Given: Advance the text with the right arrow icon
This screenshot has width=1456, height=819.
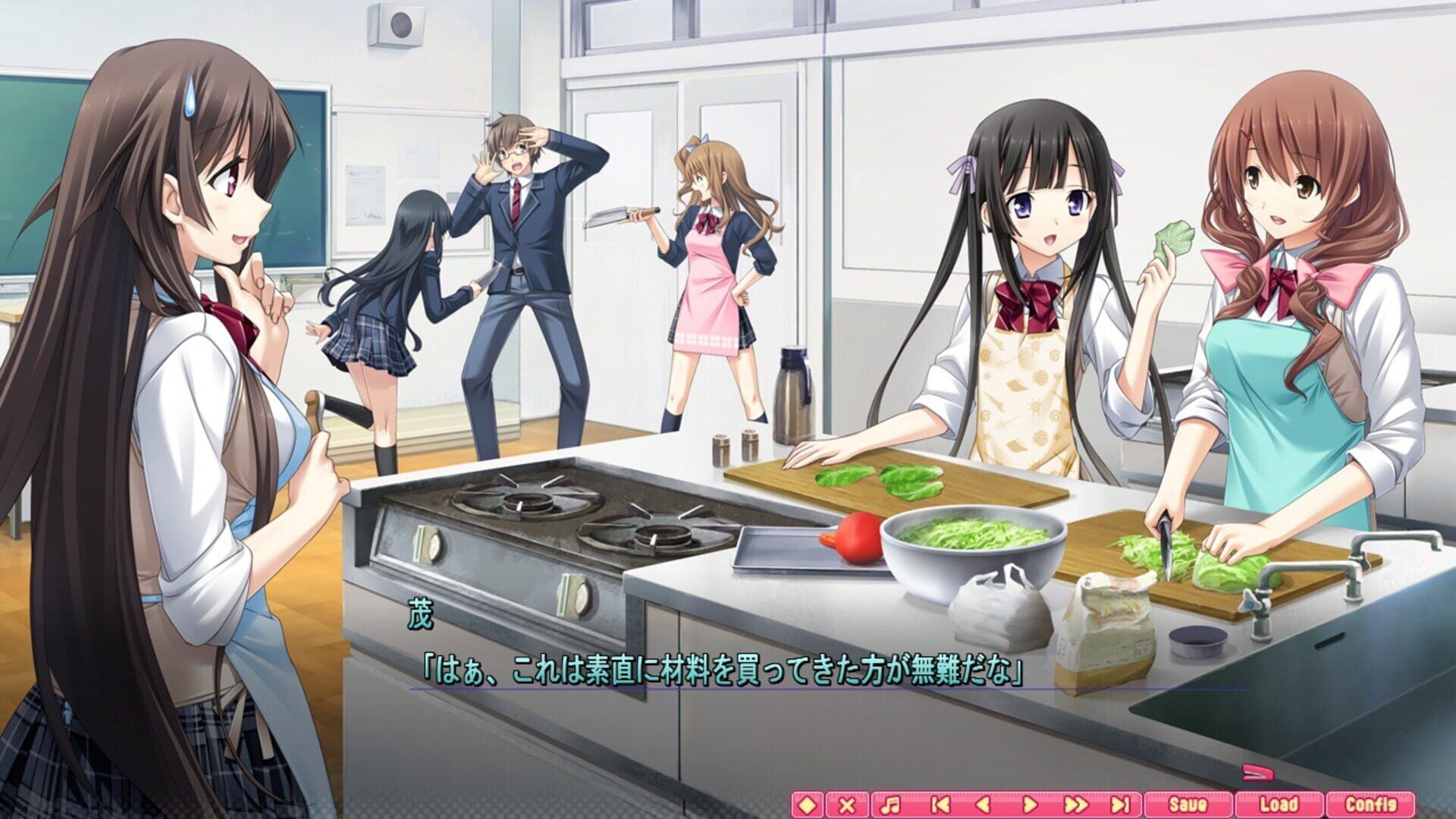Looking at the screenshot, I should point(1031,805).
